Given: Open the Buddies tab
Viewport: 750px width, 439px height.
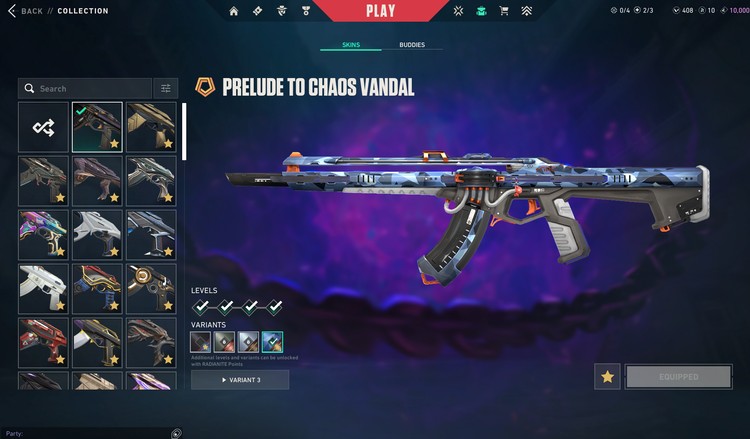Looking at the screenshot, I should [x=412, y=45].
